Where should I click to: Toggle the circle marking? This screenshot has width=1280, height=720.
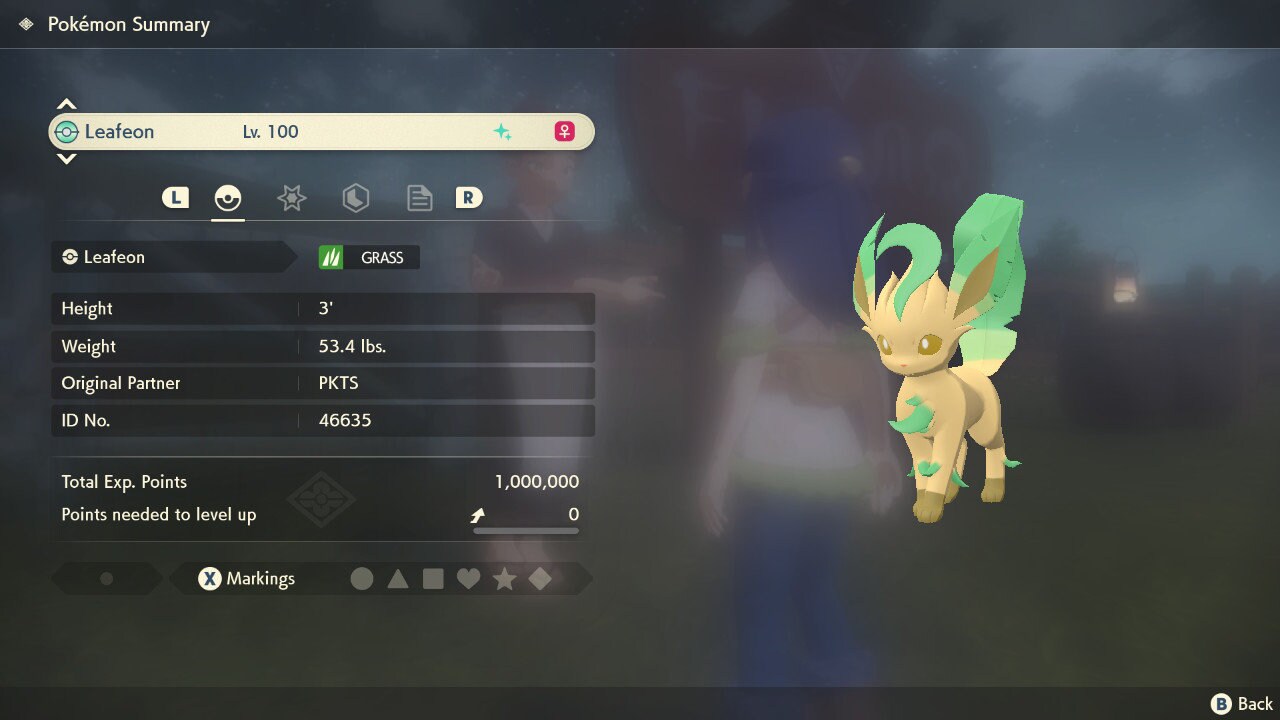pyautogui.click(x=362, y=579)
